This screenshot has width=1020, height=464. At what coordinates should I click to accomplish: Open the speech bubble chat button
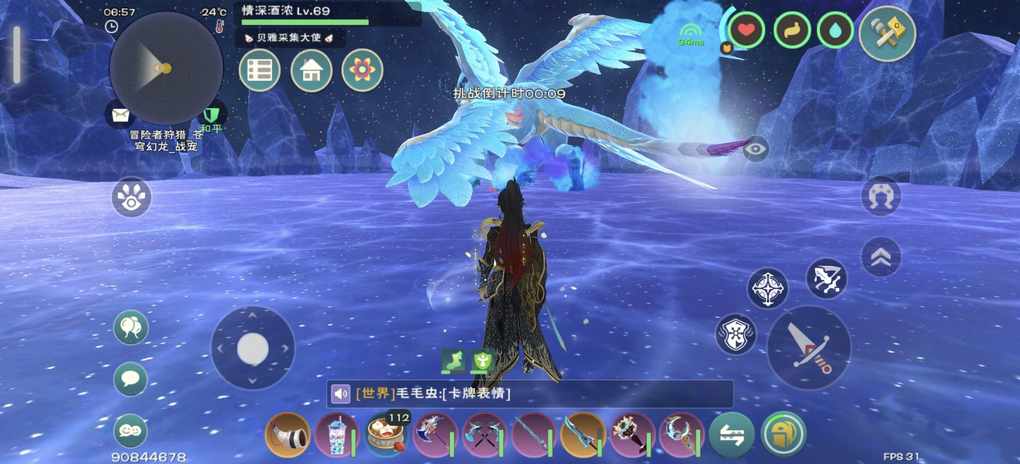[x=131, y=379]
